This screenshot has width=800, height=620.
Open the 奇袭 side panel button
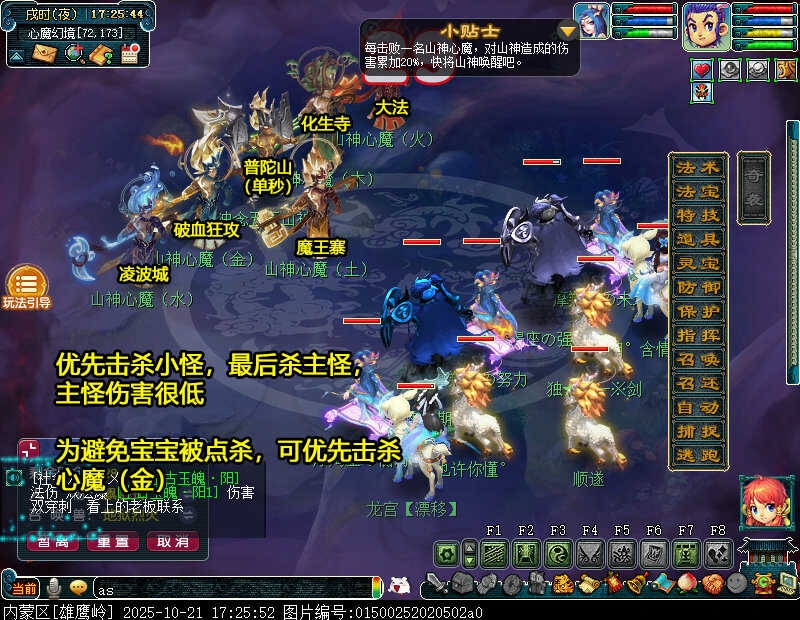(x=755, y=187)
